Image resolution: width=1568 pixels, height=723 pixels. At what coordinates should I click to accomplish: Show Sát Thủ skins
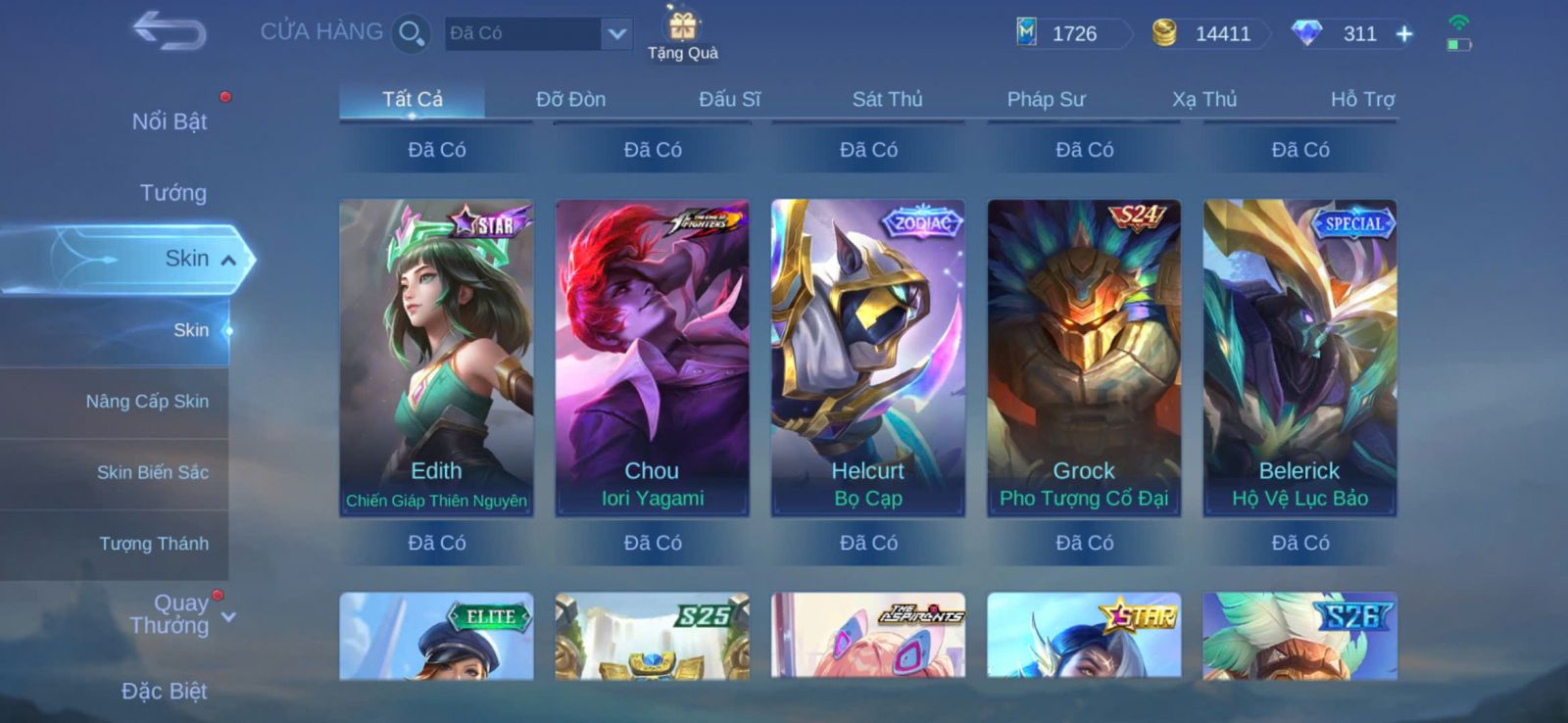coord(887,99)
